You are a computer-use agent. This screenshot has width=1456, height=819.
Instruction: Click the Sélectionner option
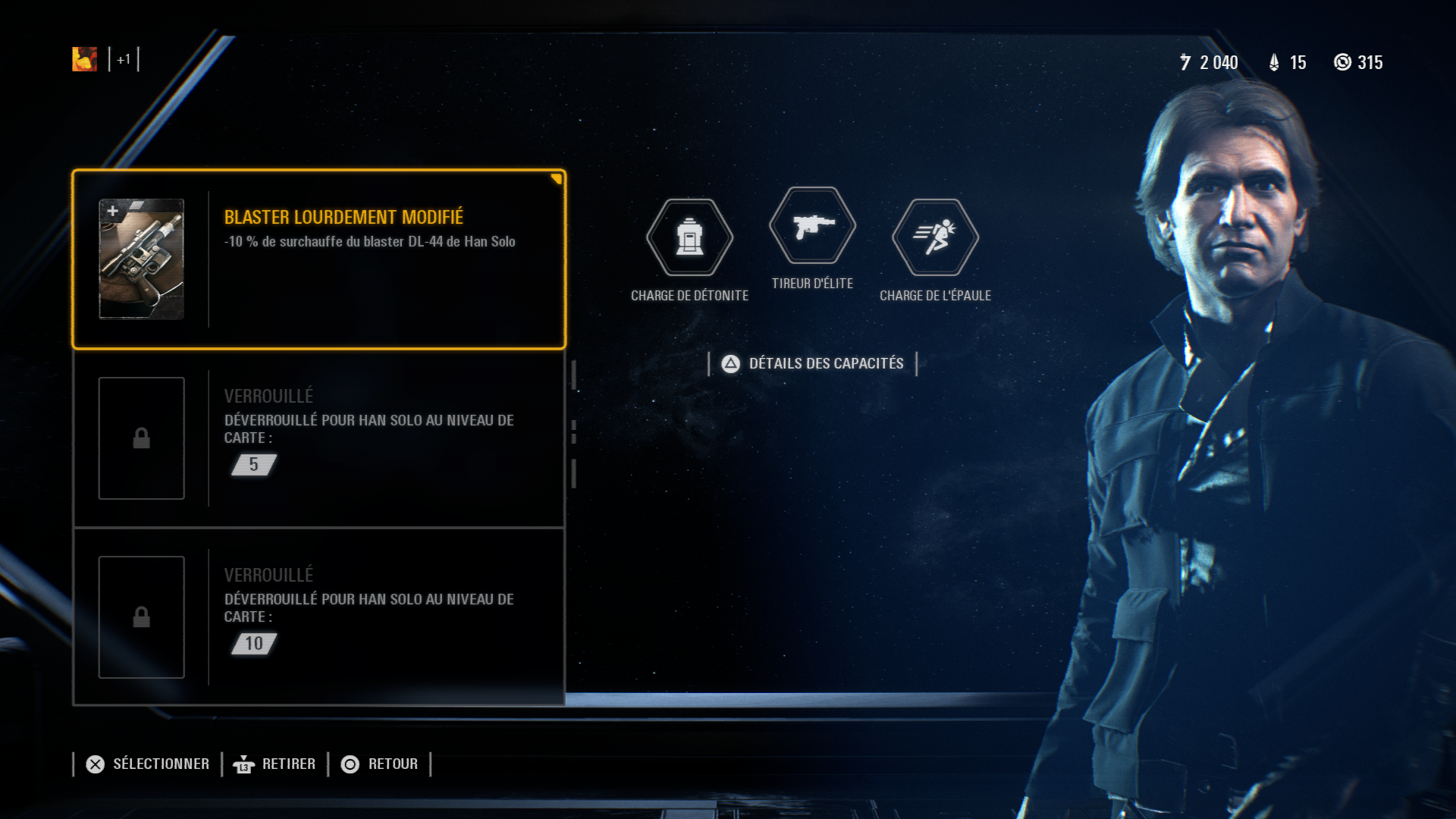[148, 764]
